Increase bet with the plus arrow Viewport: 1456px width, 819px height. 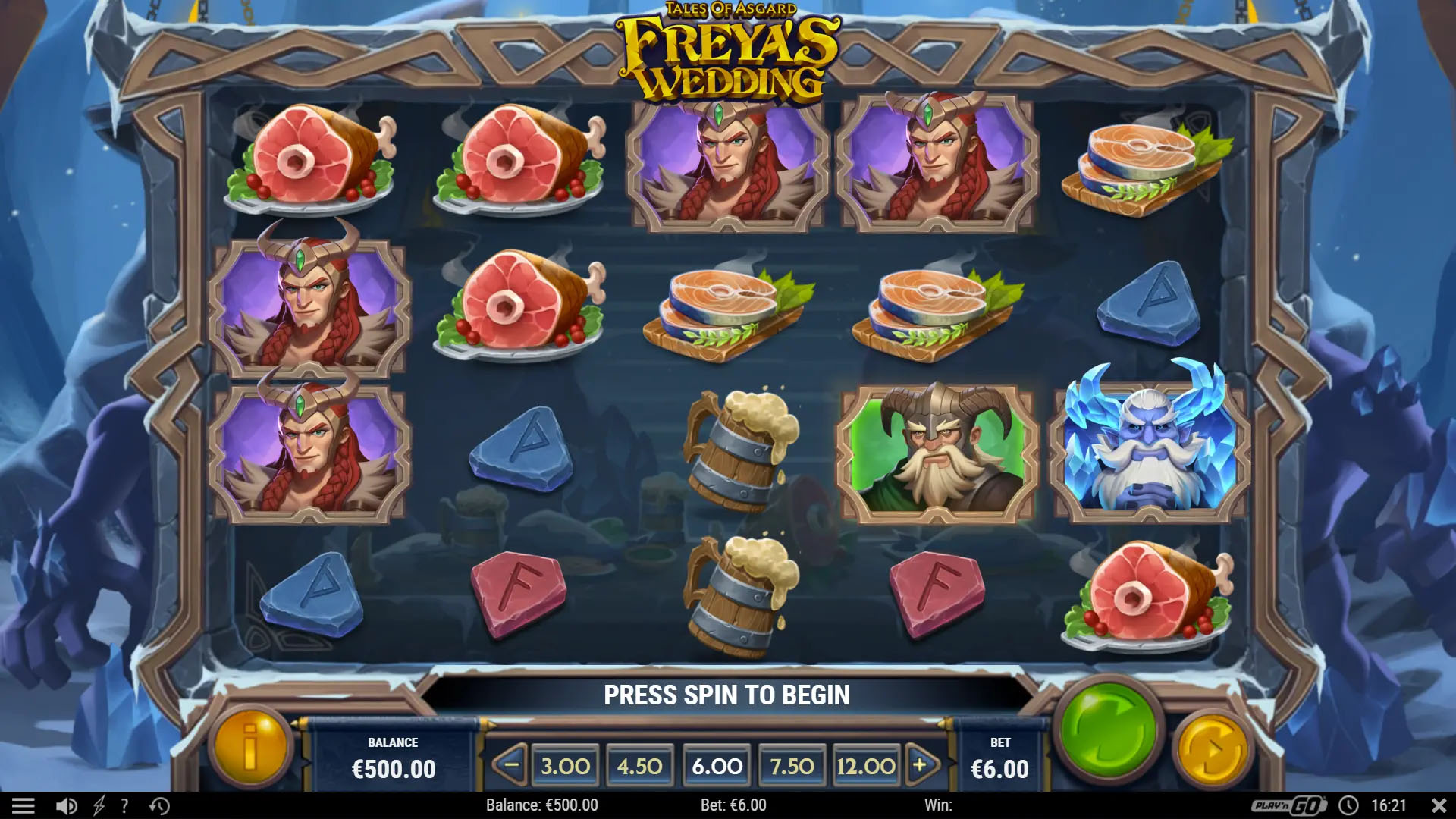921,765
